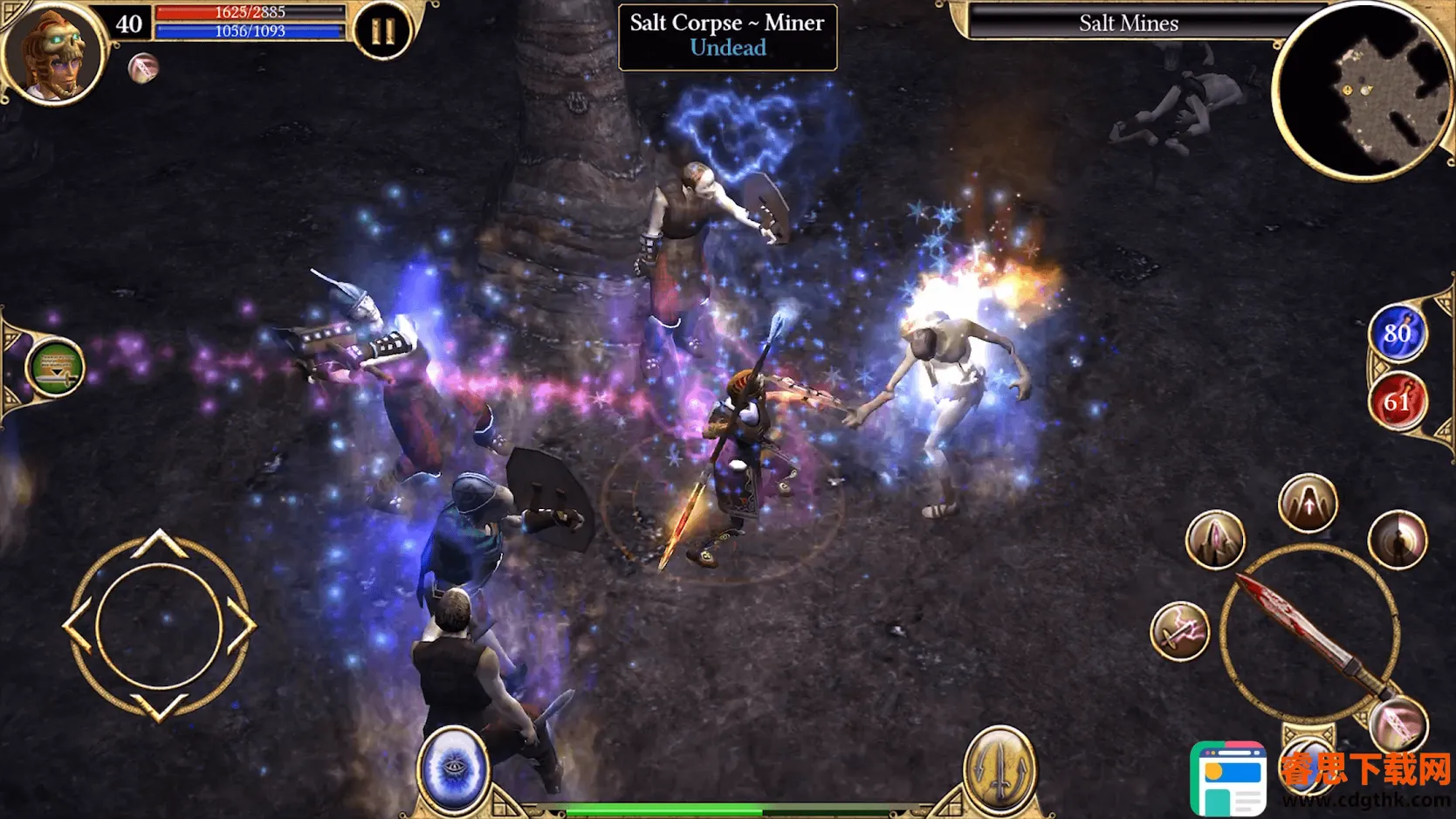Tap the virtual joystick's right arrow
This screenshot has height=819, width=1456.
click(241, 625)
